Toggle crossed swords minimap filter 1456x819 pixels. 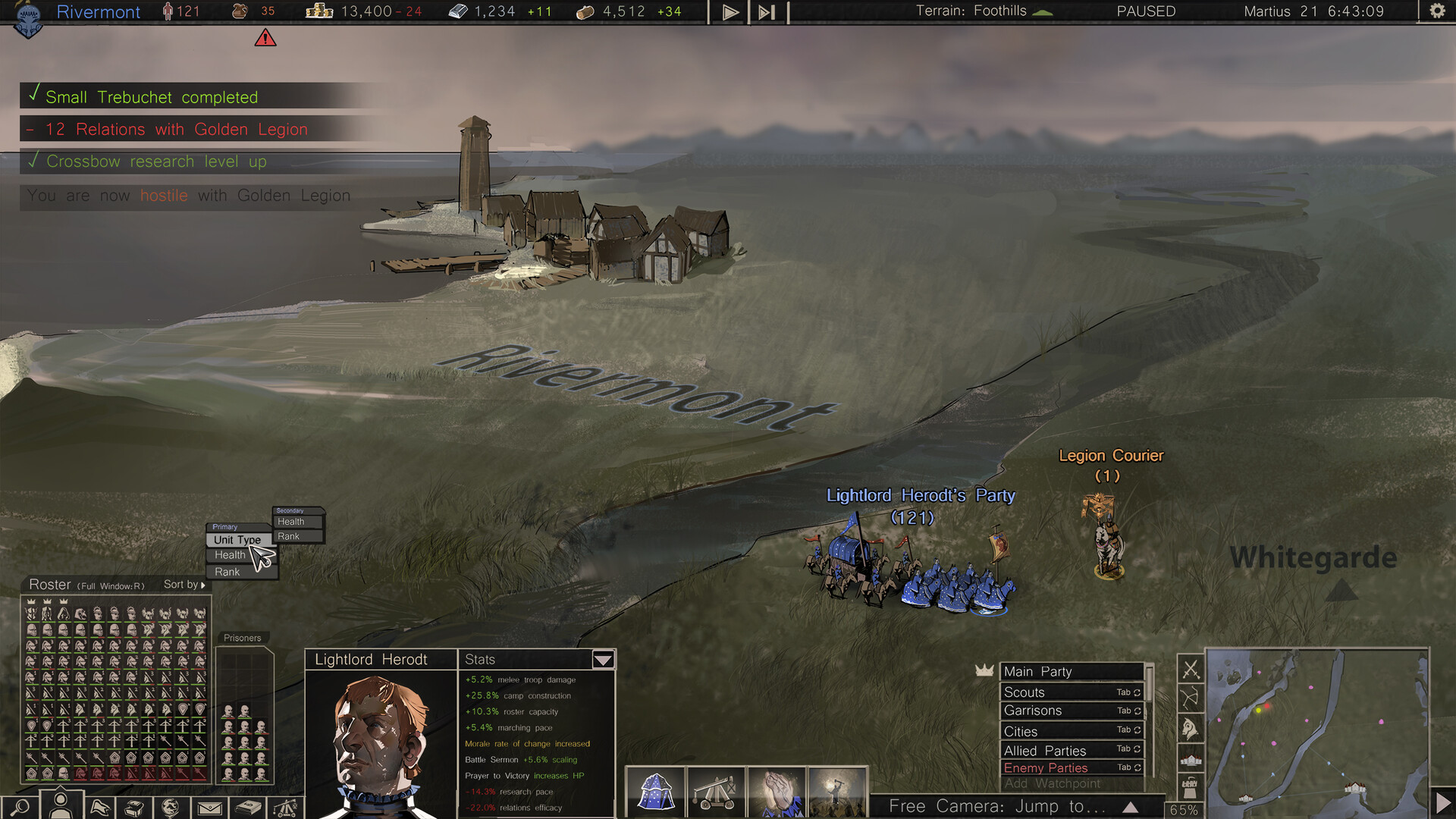[1191, 670]
